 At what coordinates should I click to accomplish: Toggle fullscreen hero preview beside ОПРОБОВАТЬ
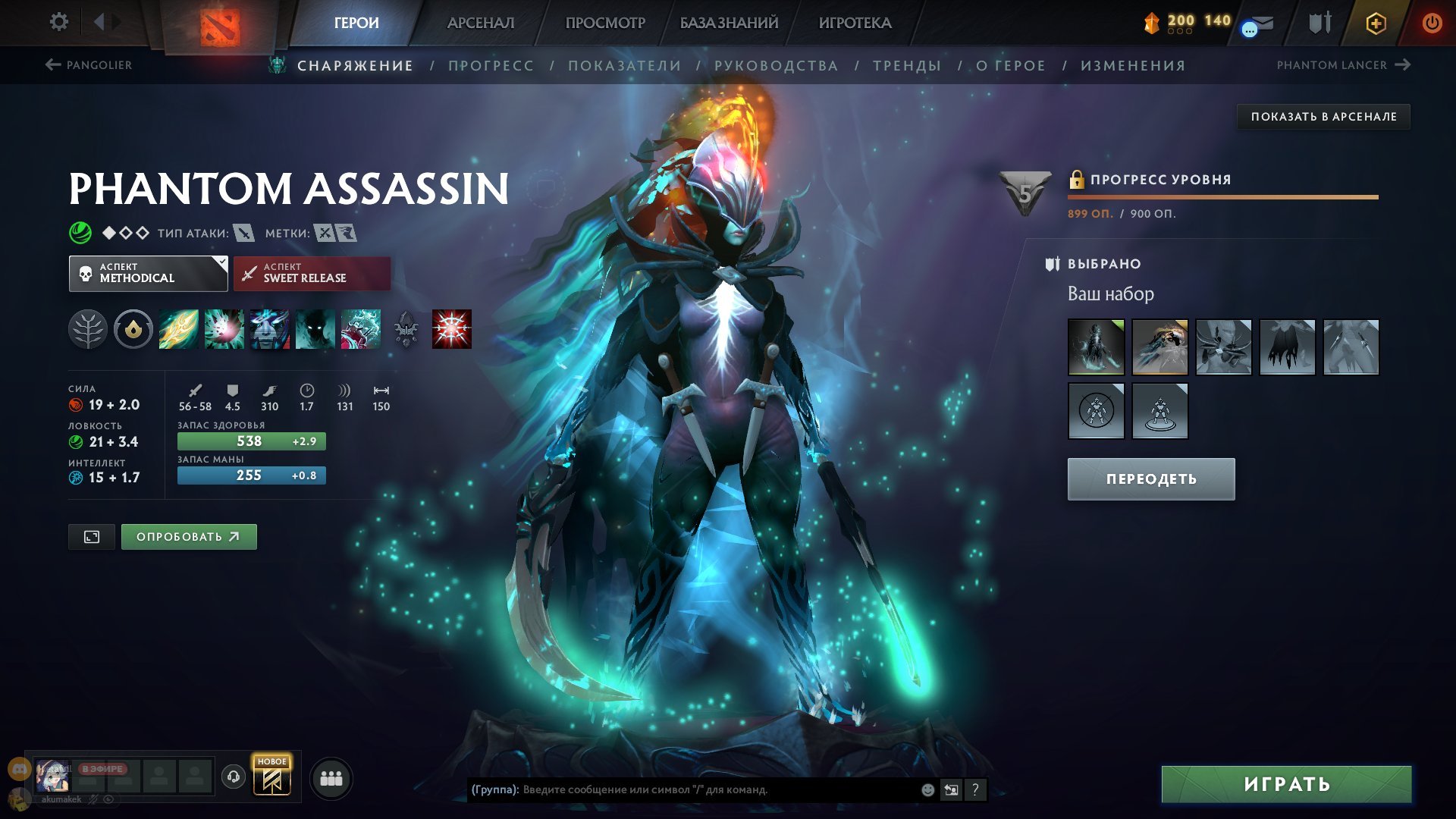91,536
